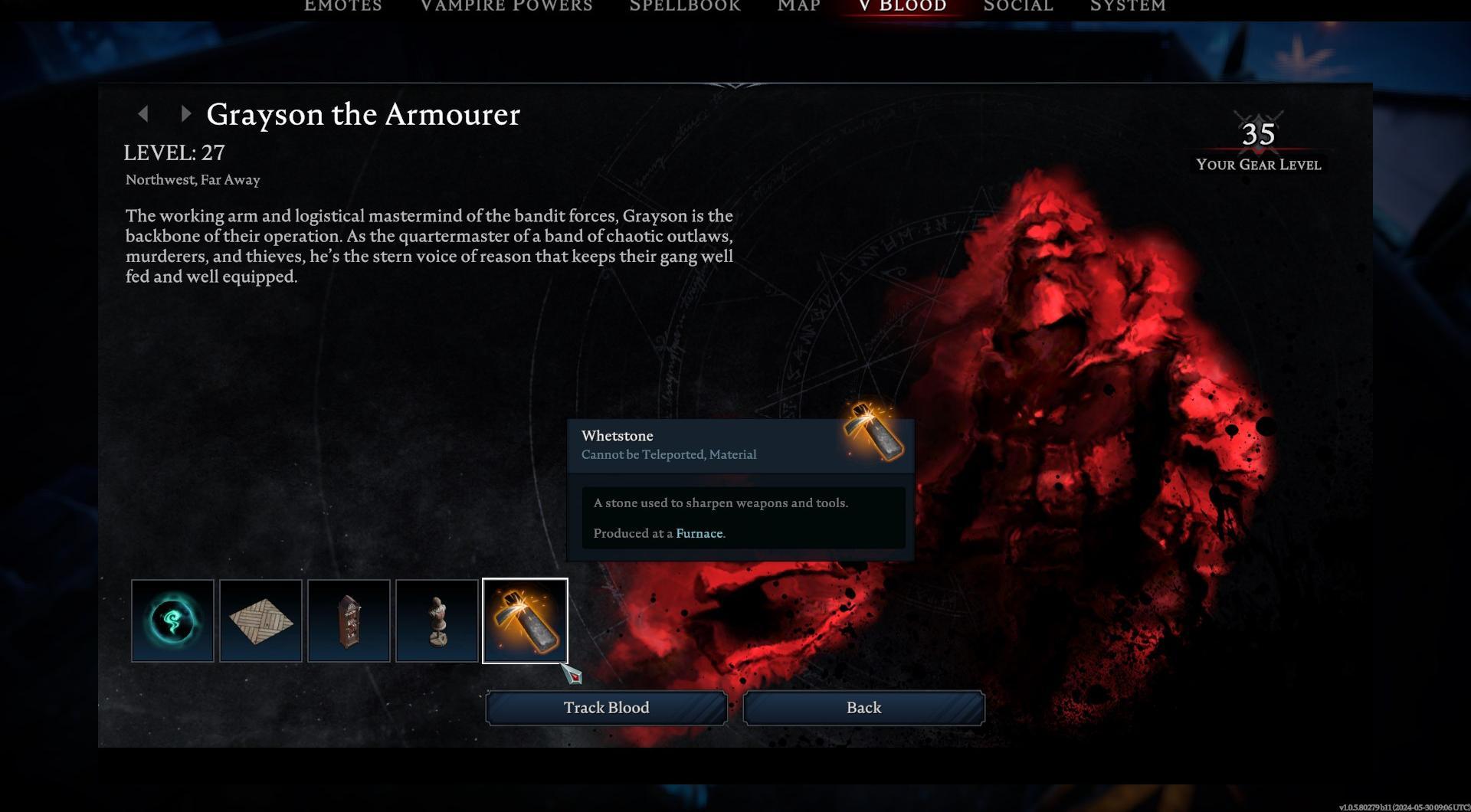Choose the wooden cabinet reward icon
The height and width of the screenshot is (812, 1471).
coord(349,620)
